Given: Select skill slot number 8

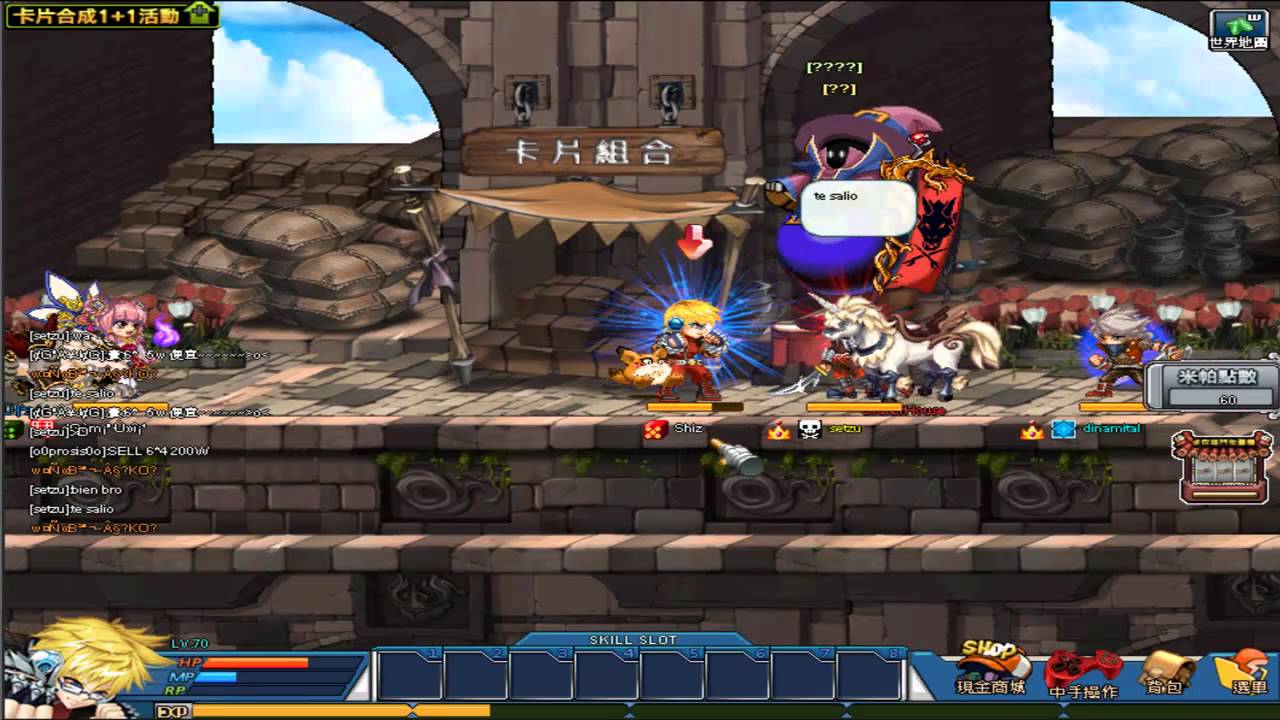Looking at the screenshot, I should (869, 676).
